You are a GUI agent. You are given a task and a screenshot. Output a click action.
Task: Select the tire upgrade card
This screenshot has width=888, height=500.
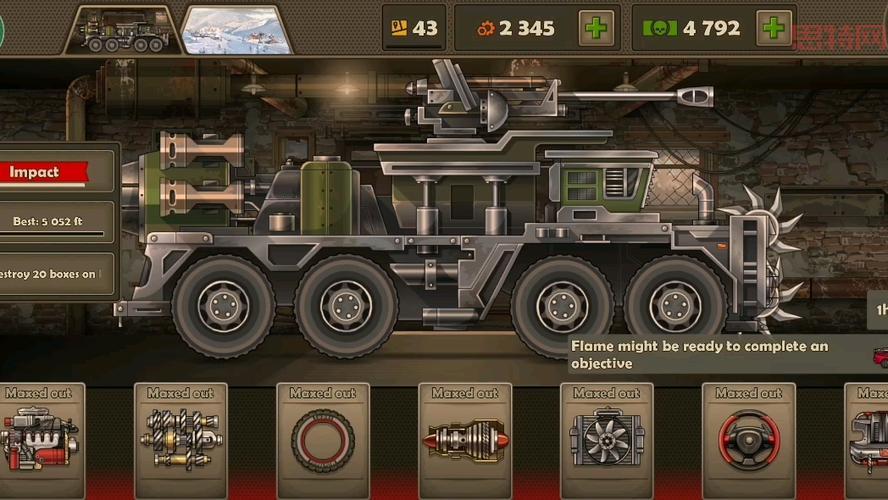coord(323,440)
